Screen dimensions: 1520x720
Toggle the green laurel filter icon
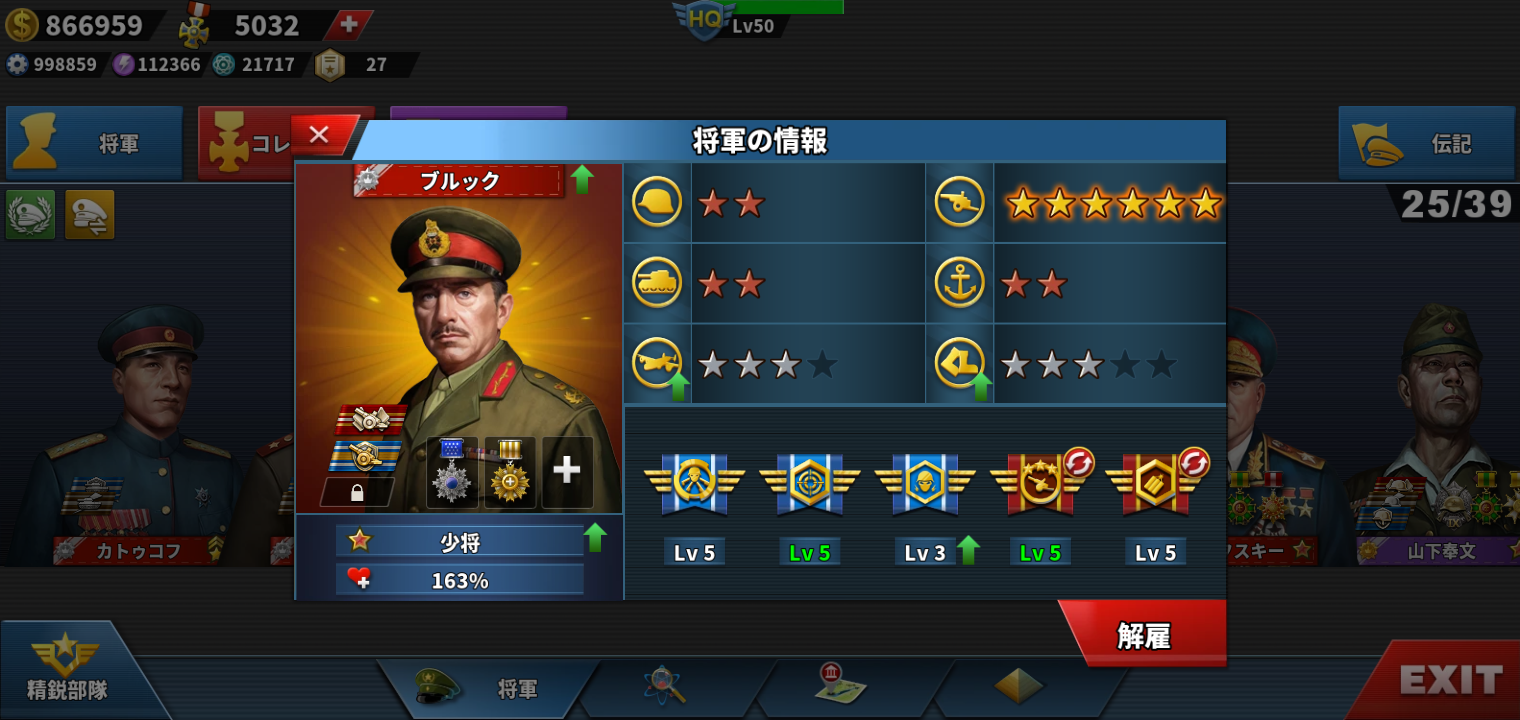pos(30,214)
